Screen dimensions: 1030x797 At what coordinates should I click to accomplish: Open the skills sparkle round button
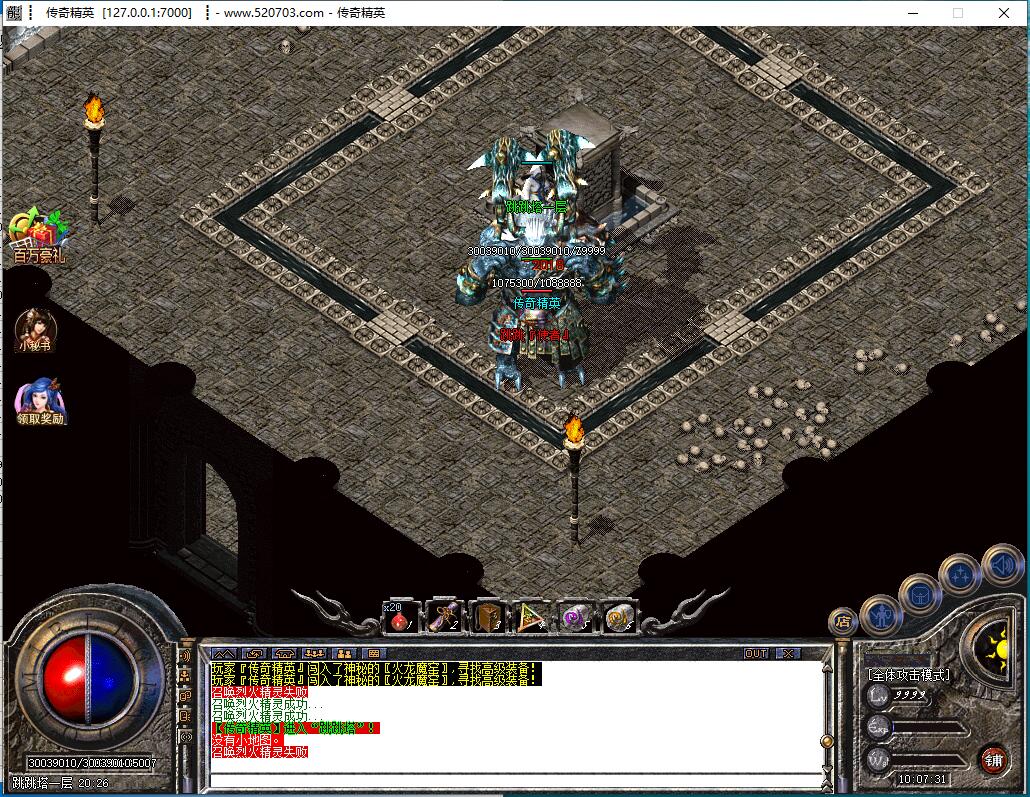[x=960, y=575]
